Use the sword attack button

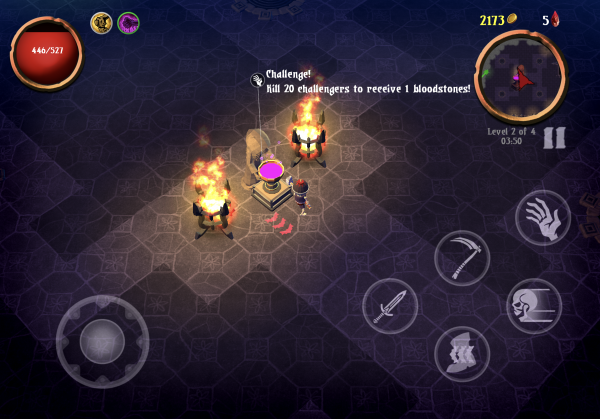389,306
